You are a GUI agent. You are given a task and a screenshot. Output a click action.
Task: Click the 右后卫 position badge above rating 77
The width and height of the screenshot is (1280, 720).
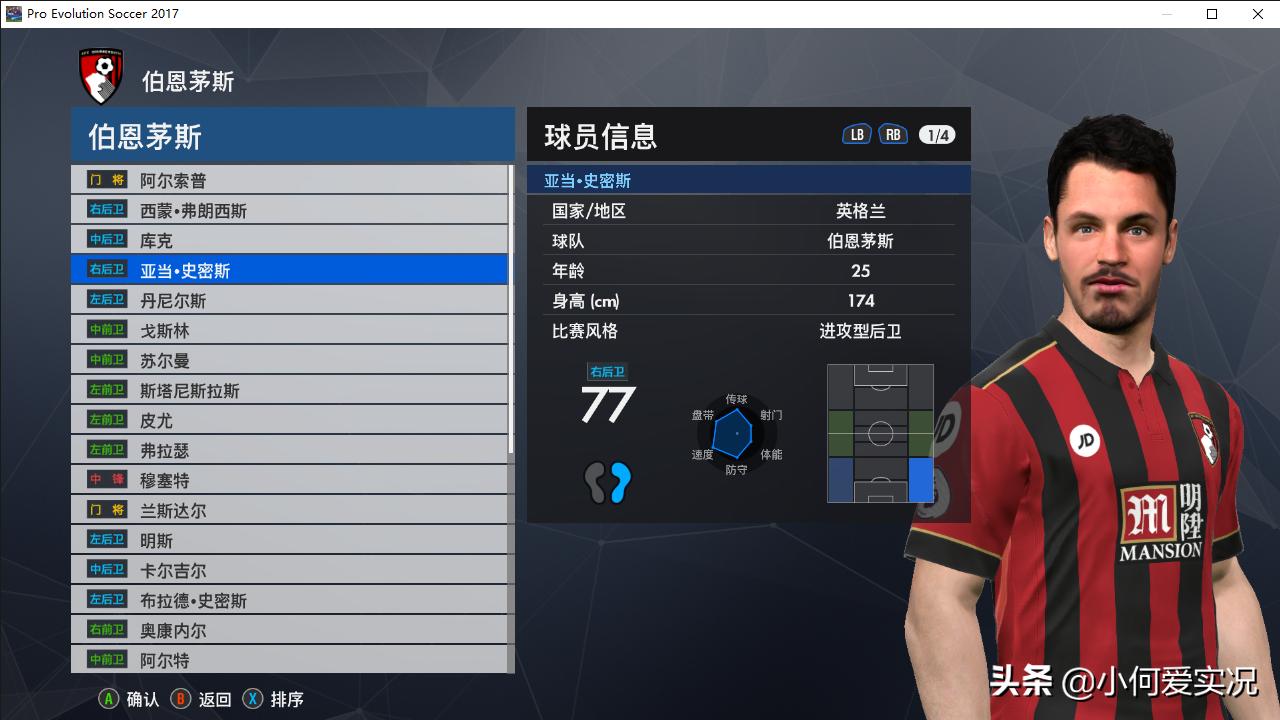[x=609, y=371]
